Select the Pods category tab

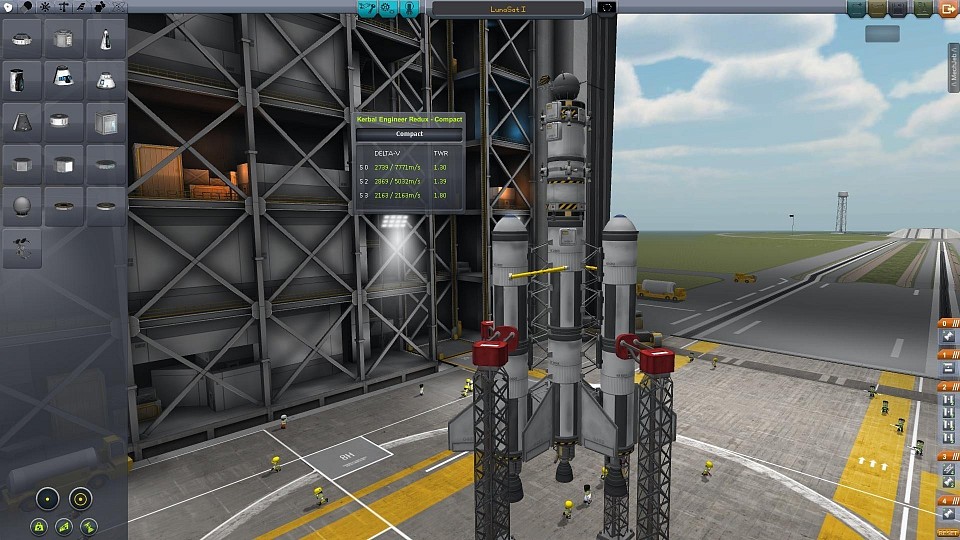coord(9,6)
